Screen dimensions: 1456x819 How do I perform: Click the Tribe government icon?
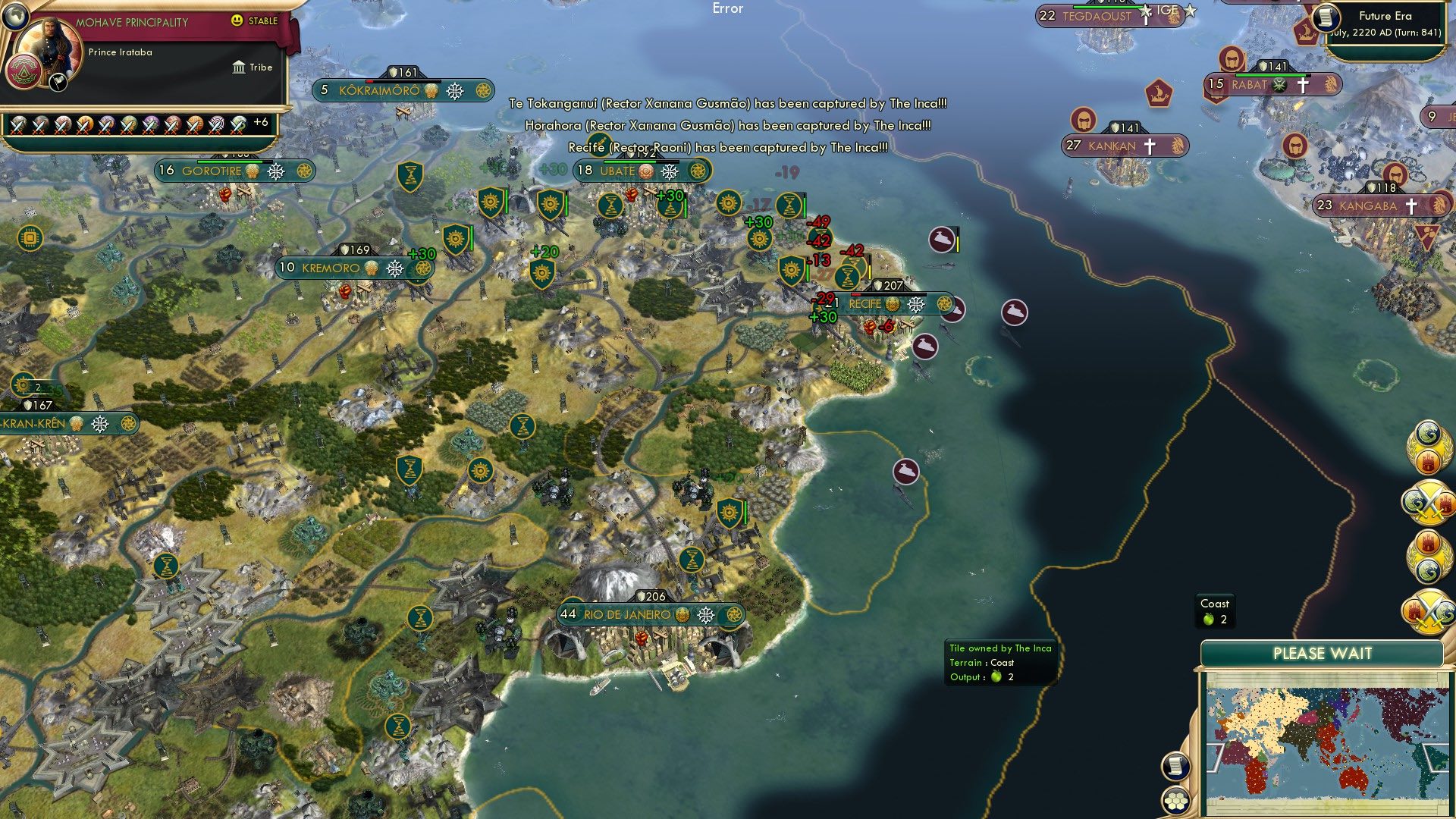239,67
